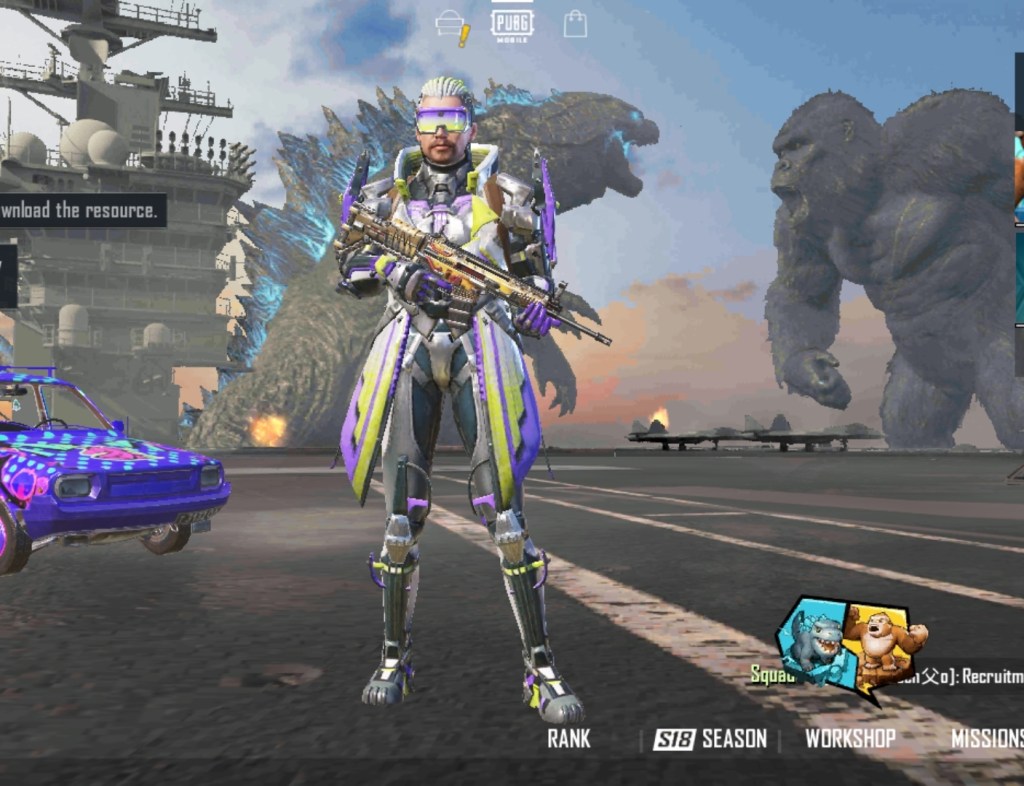The height and width of the screenshot is (786, 1024).
Task: Open the Rank menu
Action: 569,739
